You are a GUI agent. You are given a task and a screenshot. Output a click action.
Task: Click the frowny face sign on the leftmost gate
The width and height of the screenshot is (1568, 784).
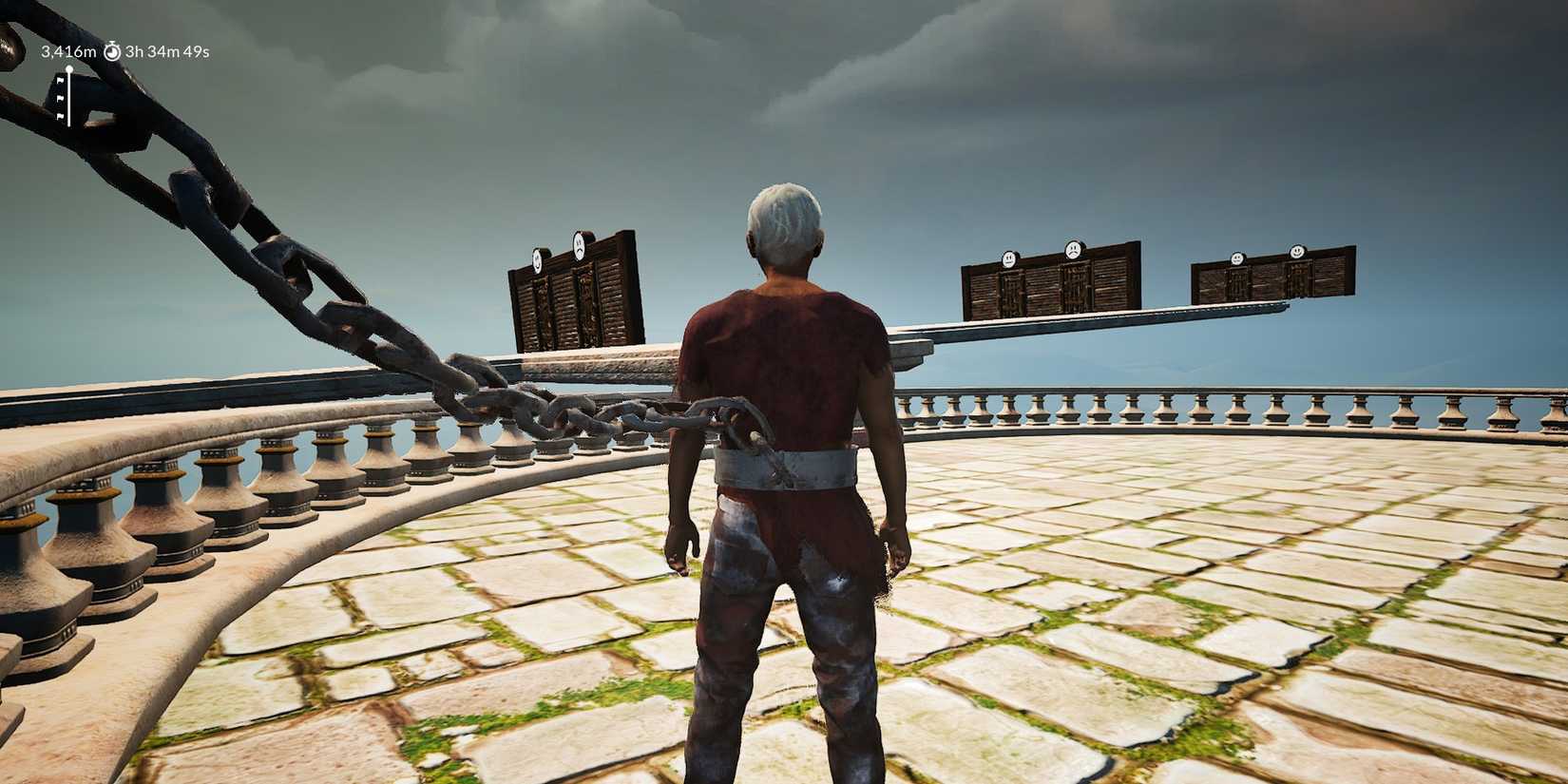(x=580, y=247)
